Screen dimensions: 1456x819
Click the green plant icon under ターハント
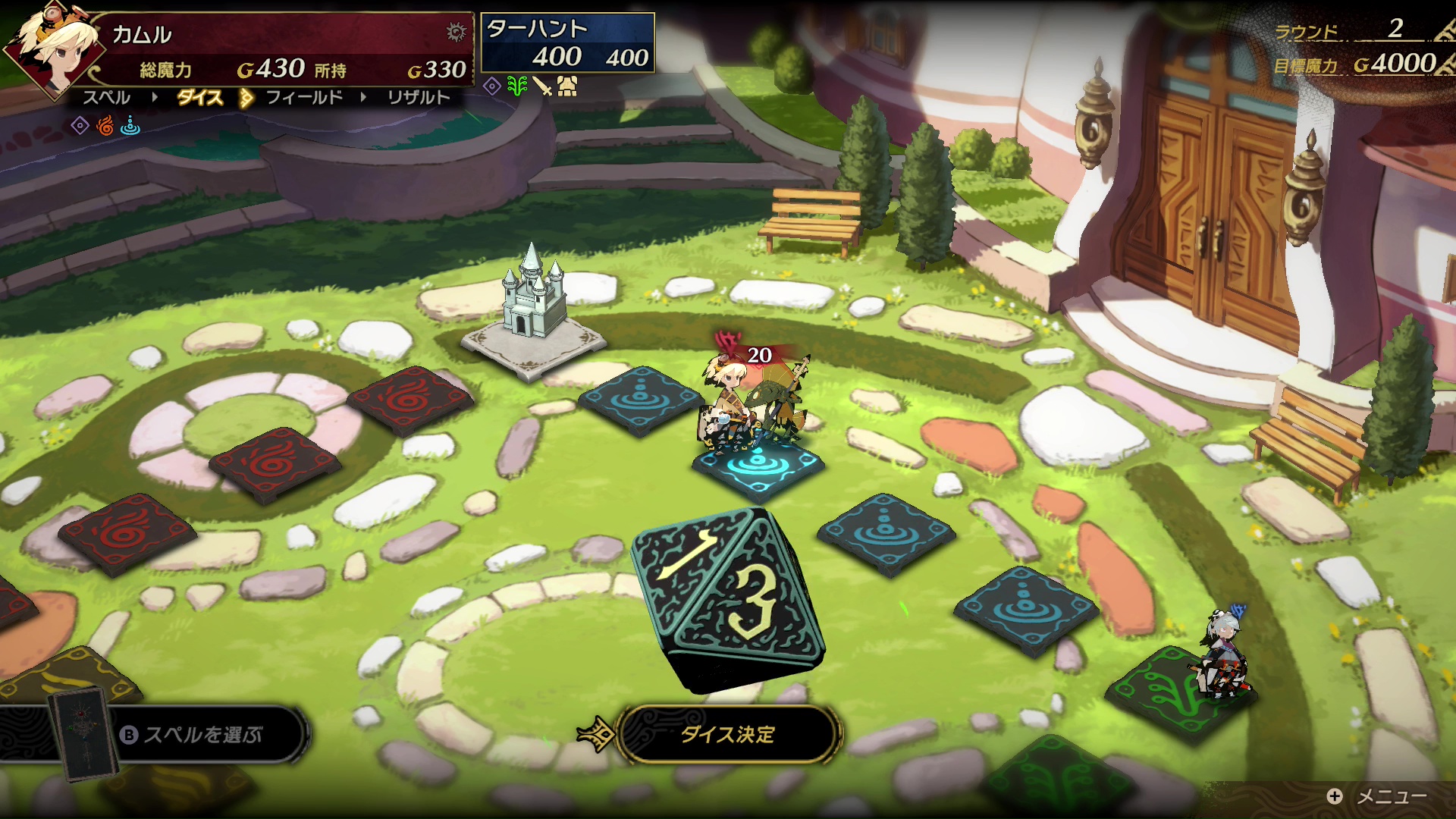pyautogui.click(x=517, y=86)
